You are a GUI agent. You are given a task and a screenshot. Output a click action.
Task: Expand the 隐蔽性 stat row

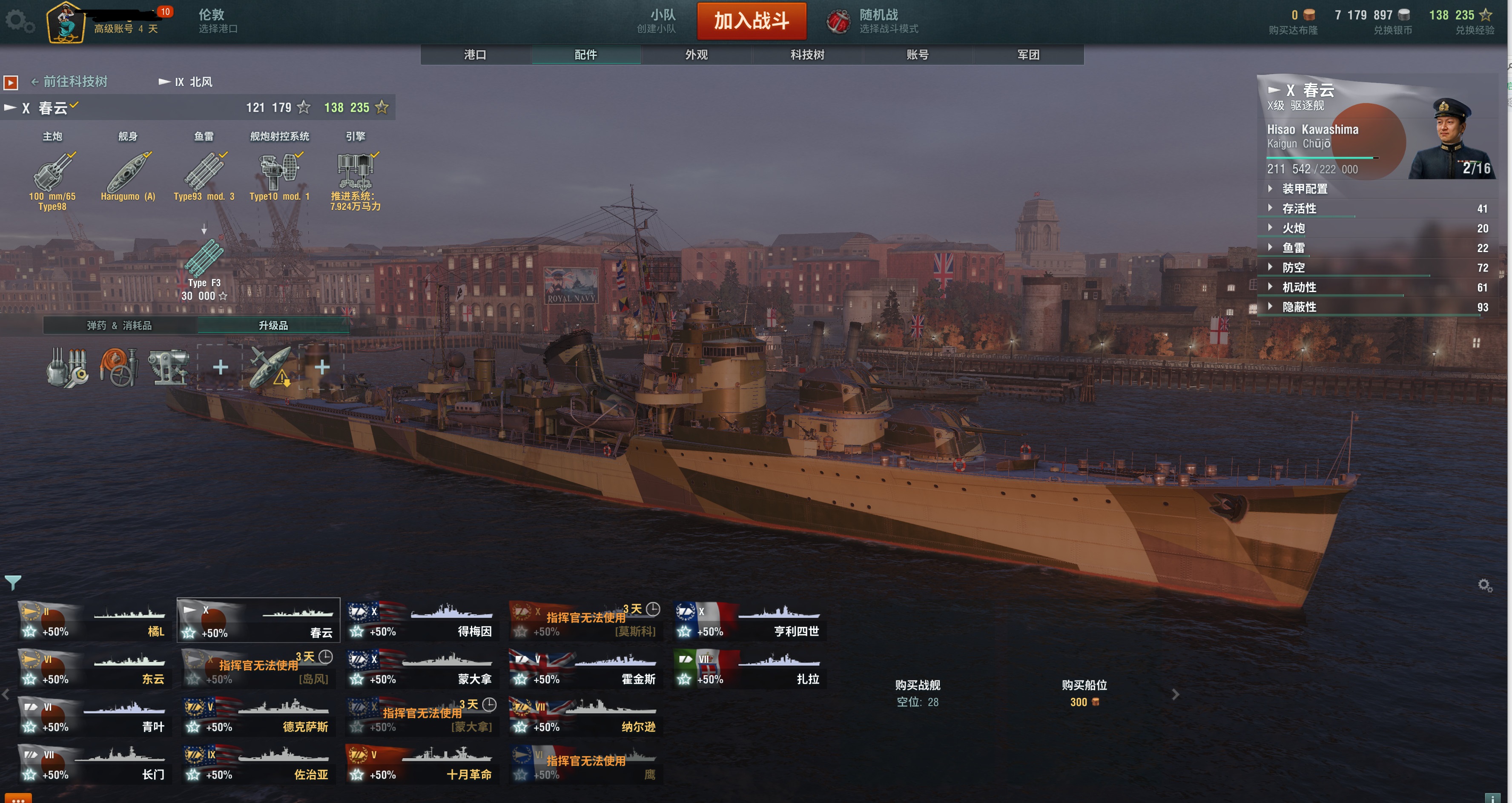1298,307
